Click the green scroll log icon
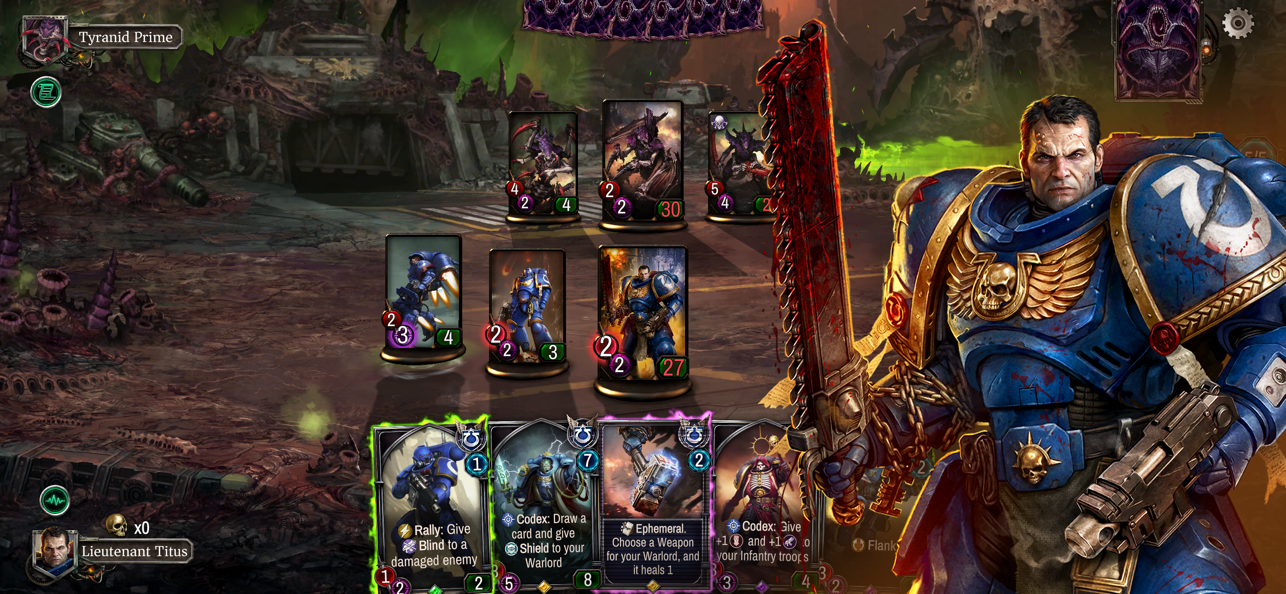The height and width of the screenshot is (594, 1286). 46,93
